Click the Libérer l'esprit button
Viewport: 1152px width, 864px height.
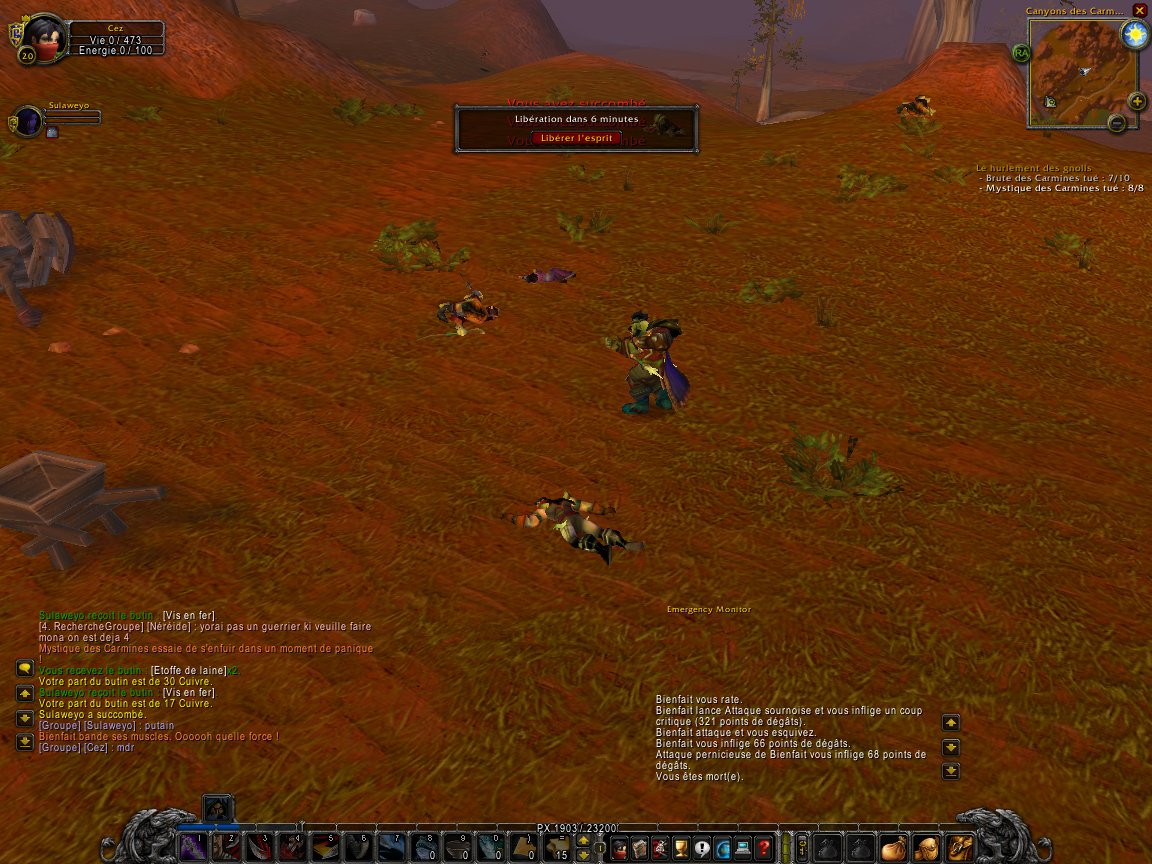coord(575,138)
